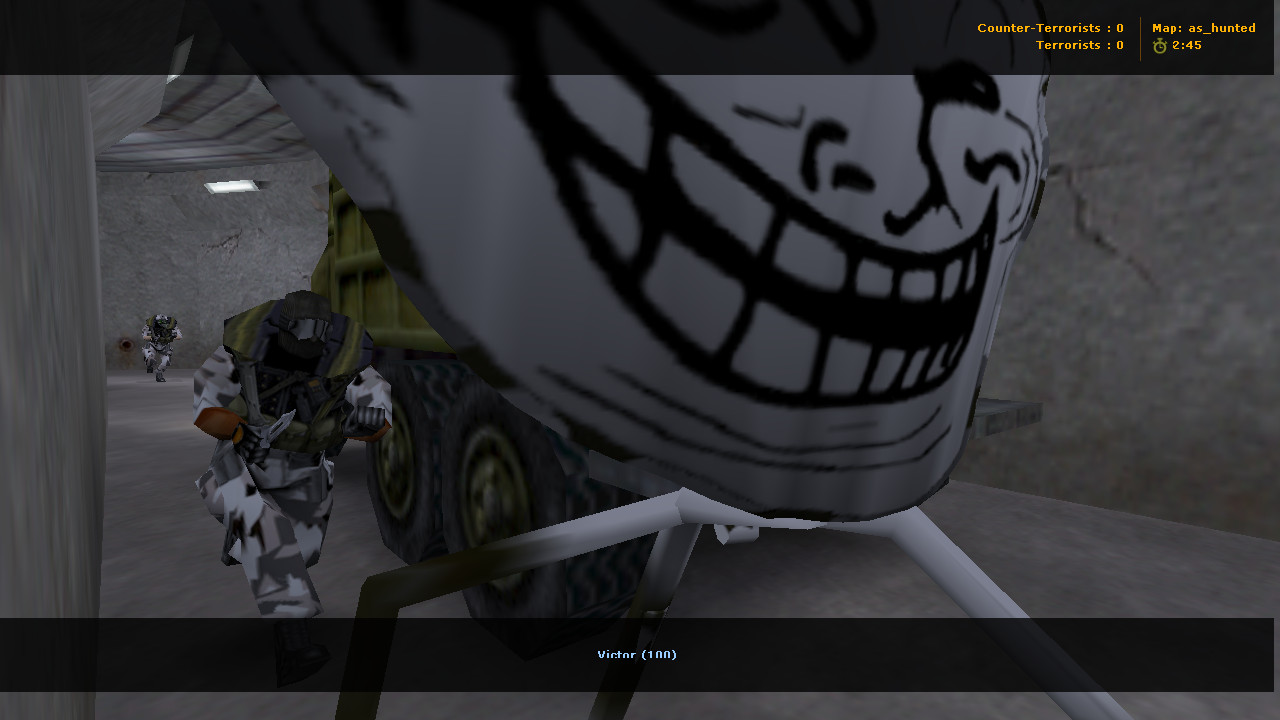The height and width of the screenshot is (720, 1280).
Task: Toggle the scoreboard divider line
Action: click(x=1140, y=36)
